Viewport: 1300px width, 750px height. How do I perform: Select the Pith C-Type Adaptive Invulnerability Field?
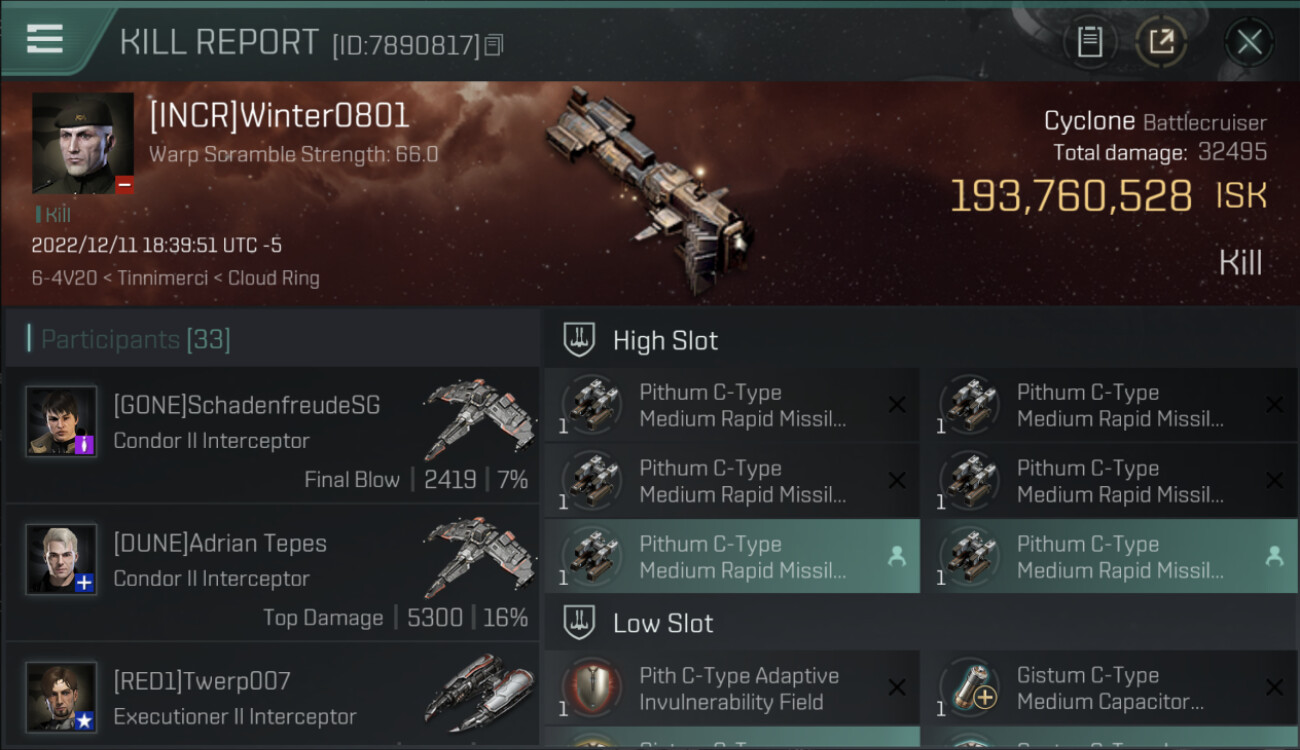point(731,688)
